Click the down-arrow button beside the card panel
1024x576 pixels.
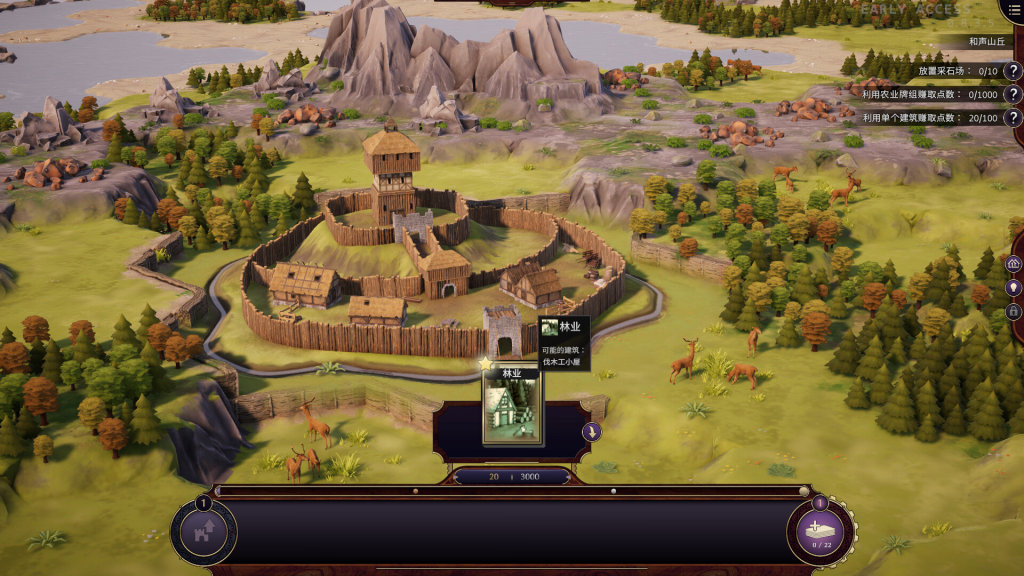591,432
